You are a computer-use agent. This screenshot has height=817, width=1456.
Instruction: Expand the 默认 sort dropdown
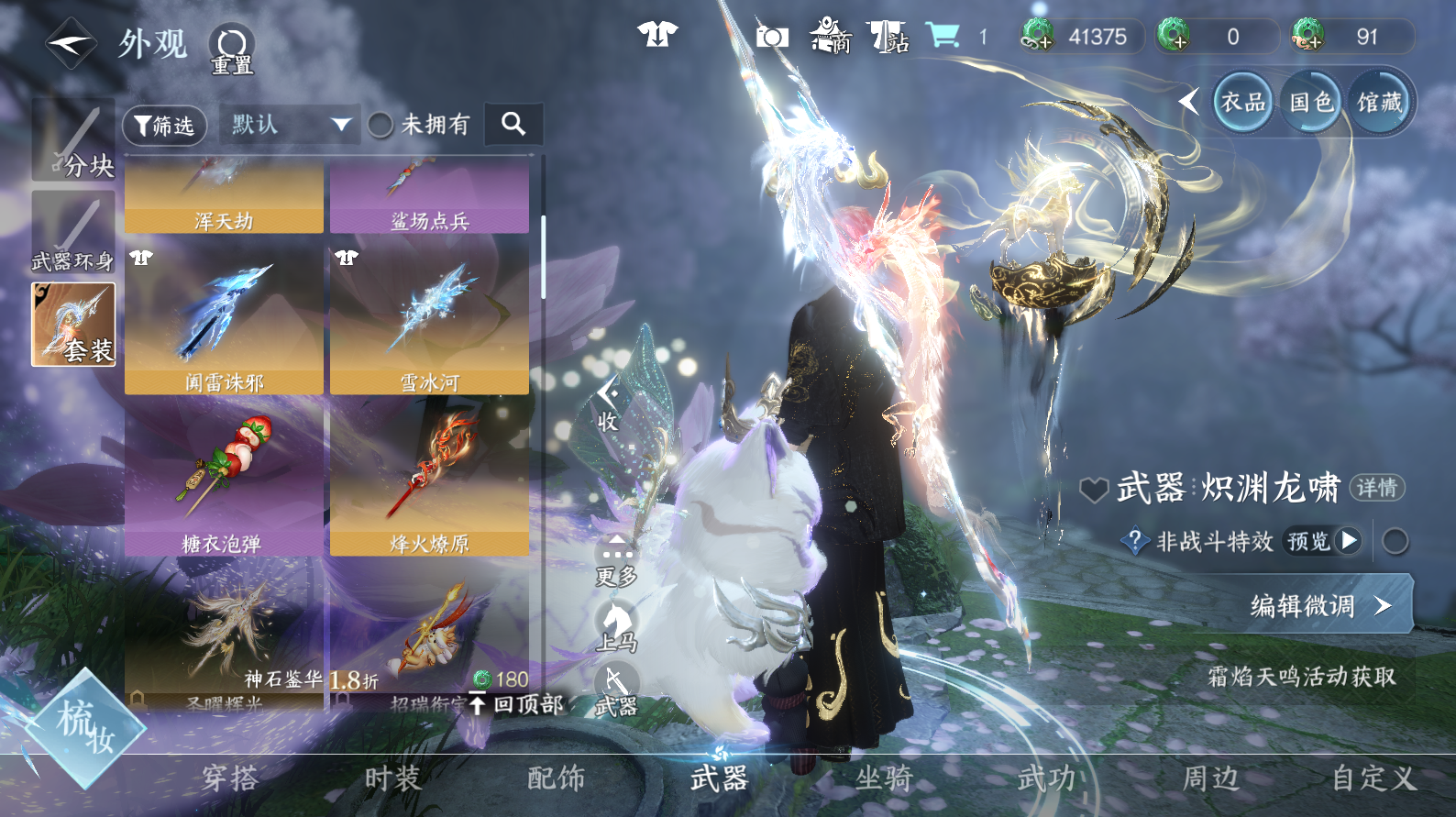[289, 125]
